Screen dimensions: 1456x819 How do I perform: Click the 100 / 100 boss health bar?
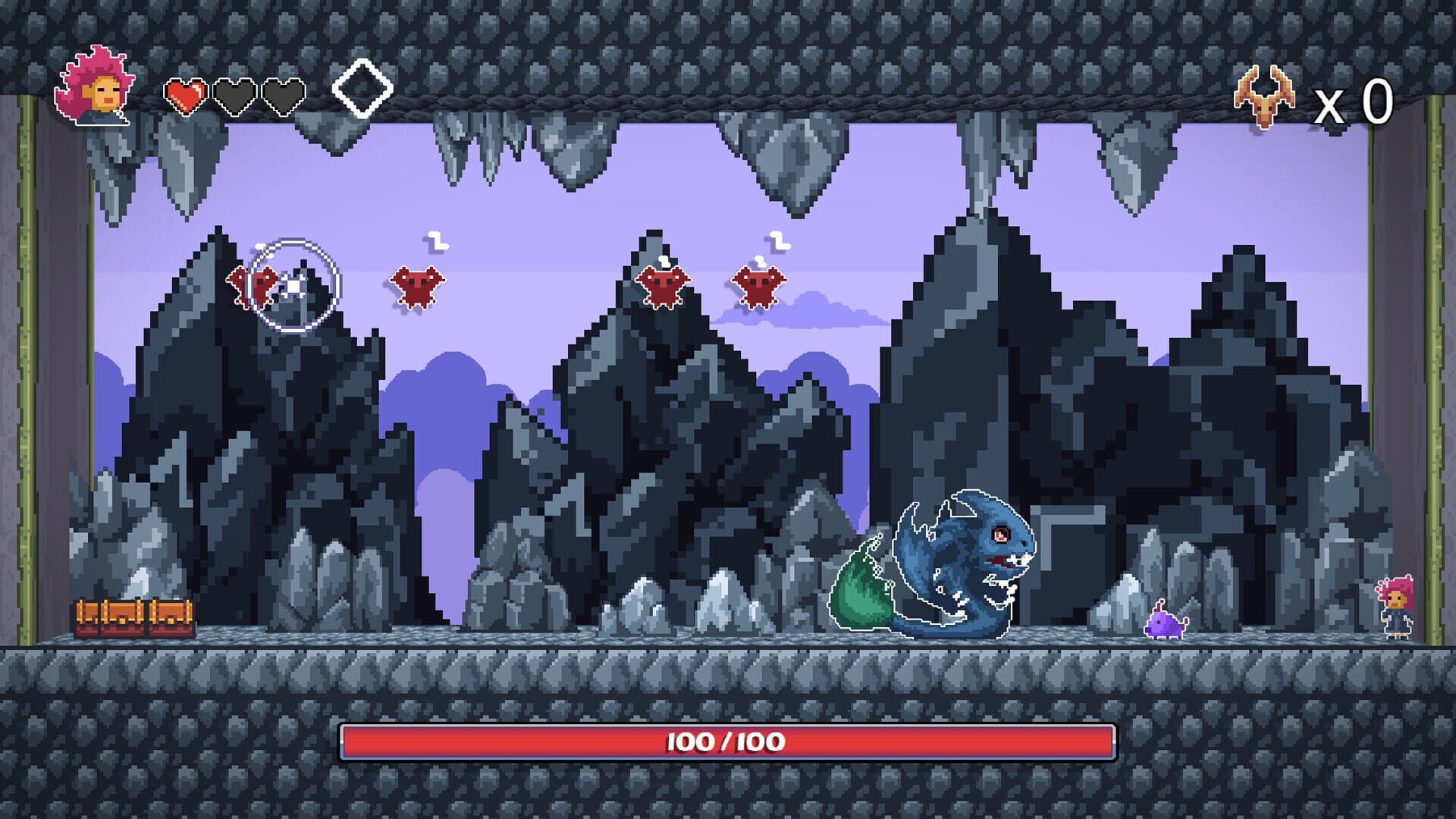(724, 741)
